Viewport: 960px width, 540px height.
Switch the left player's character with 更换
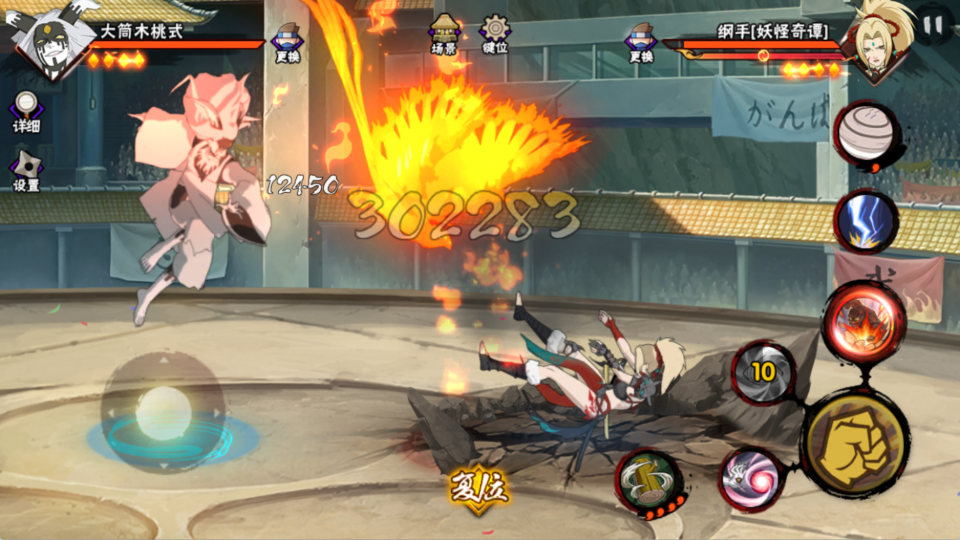(x=287, y=42)
